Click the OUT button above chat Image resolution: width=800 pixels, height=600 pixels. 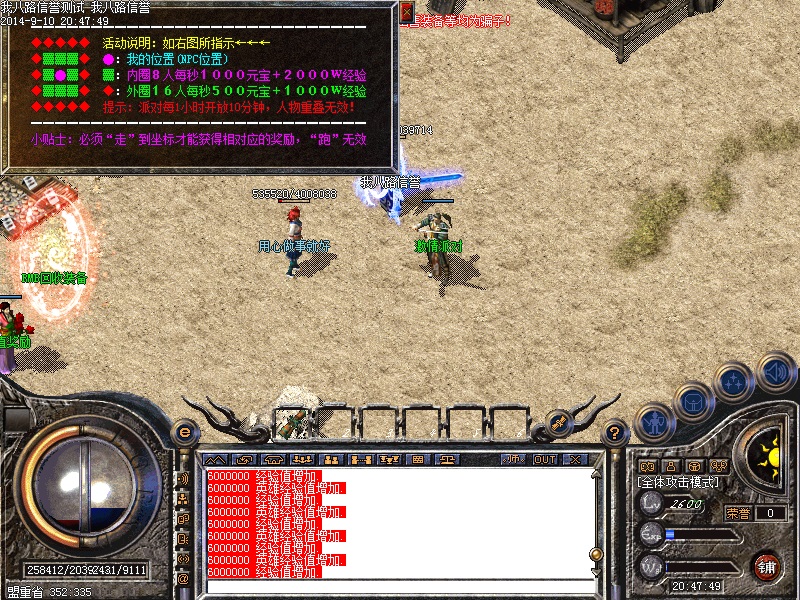544,460
